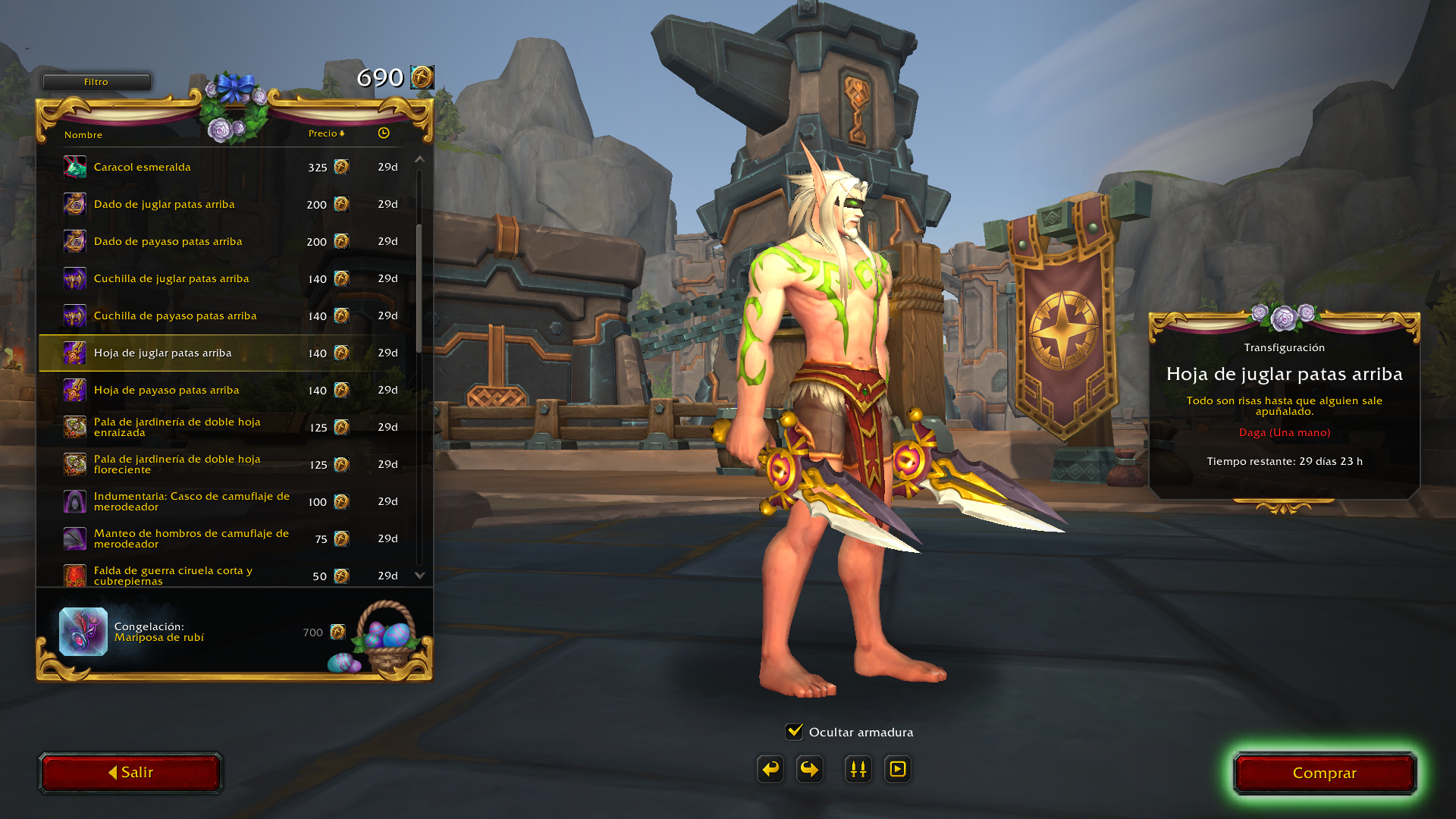Screen dimensions: 1456x819
Task: Toggle the Ocultar armadura checkbox
Action: click(794, 732)
